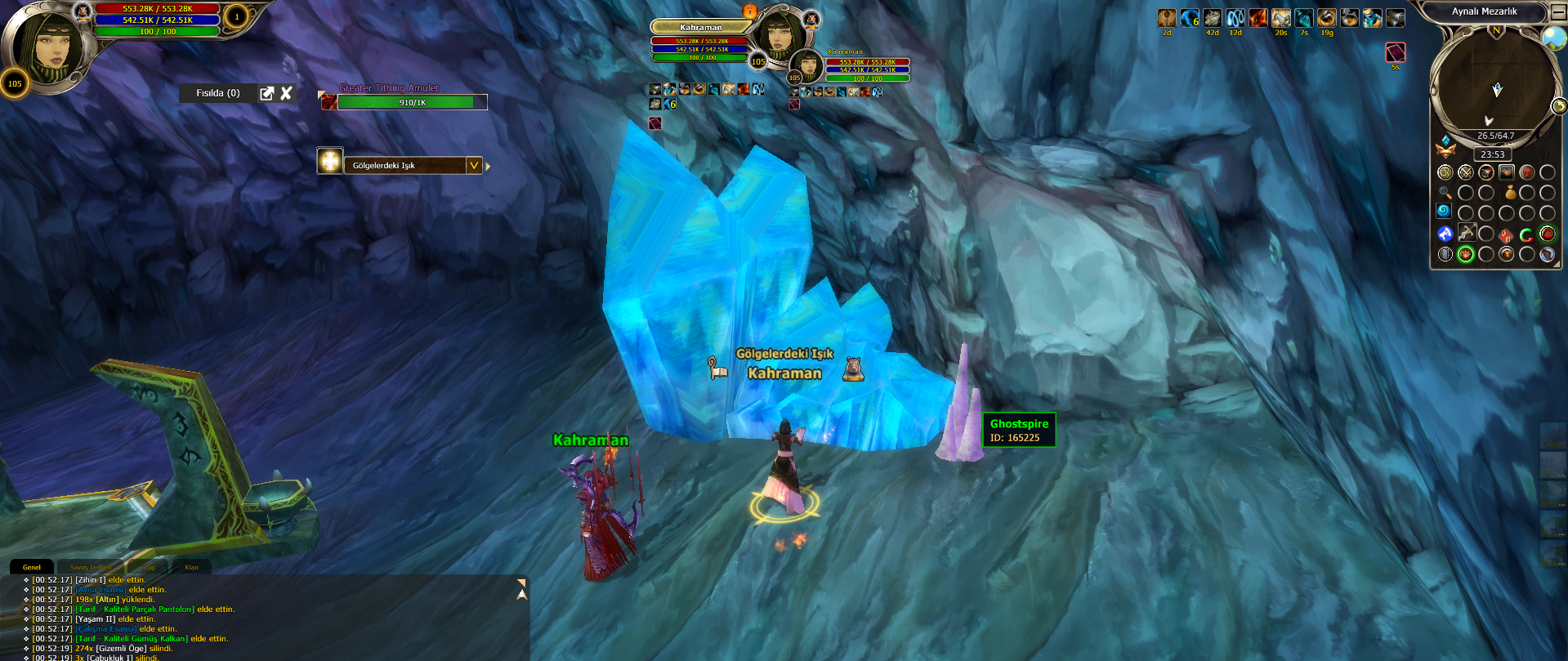Open the Savaş Defteri chat tab

coord(90,567)
